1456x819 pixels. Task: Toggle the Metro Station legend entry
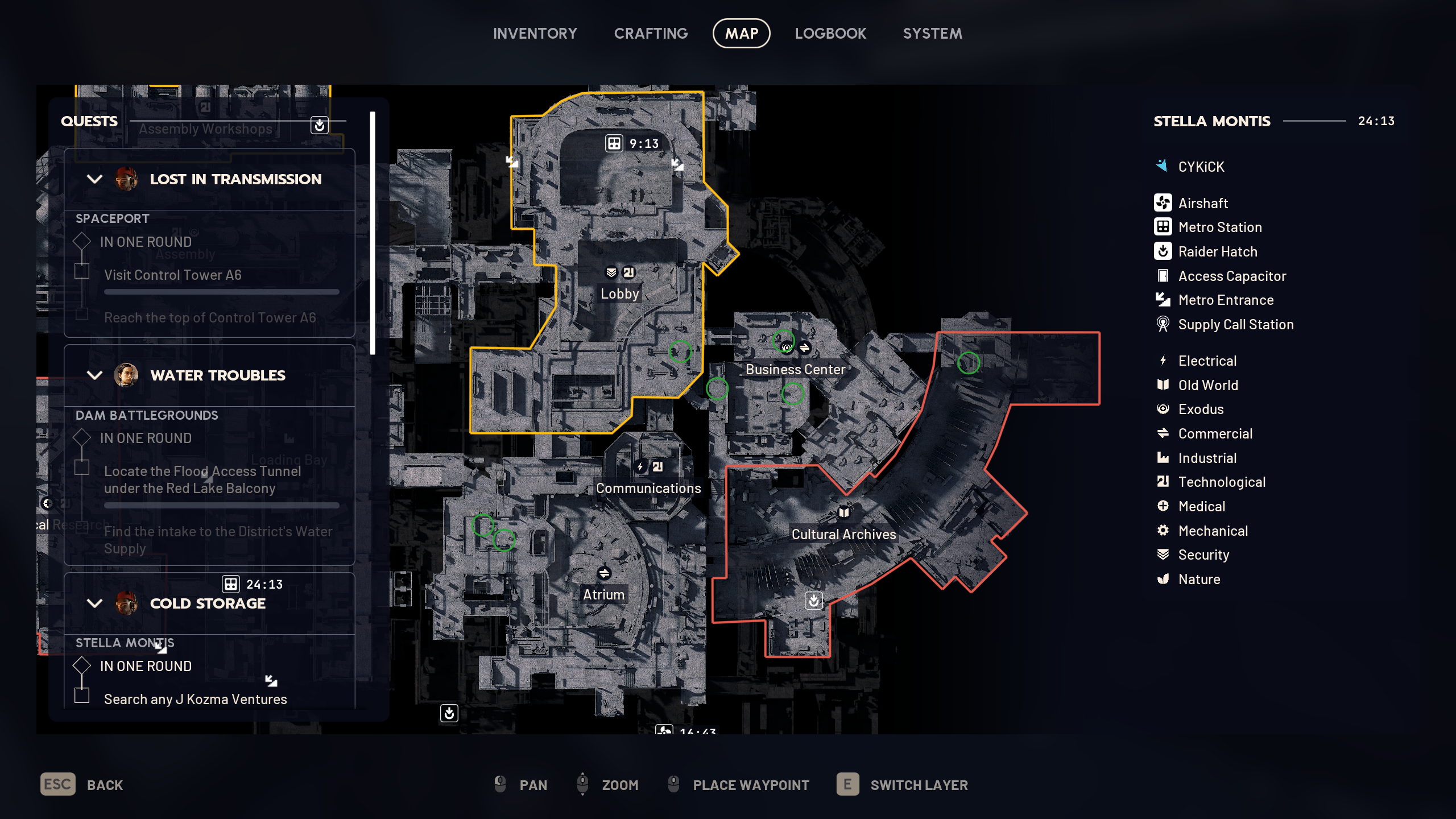(1219, 227)
